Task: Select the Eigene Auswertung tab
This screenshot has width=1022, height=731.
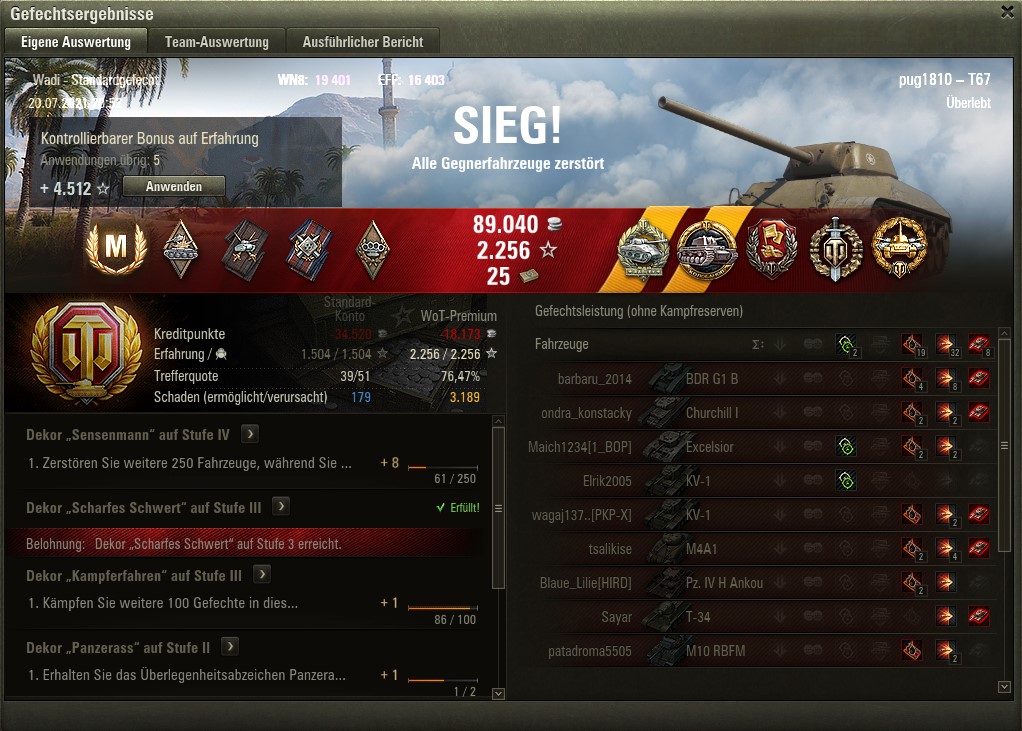Action: (76, 41)
